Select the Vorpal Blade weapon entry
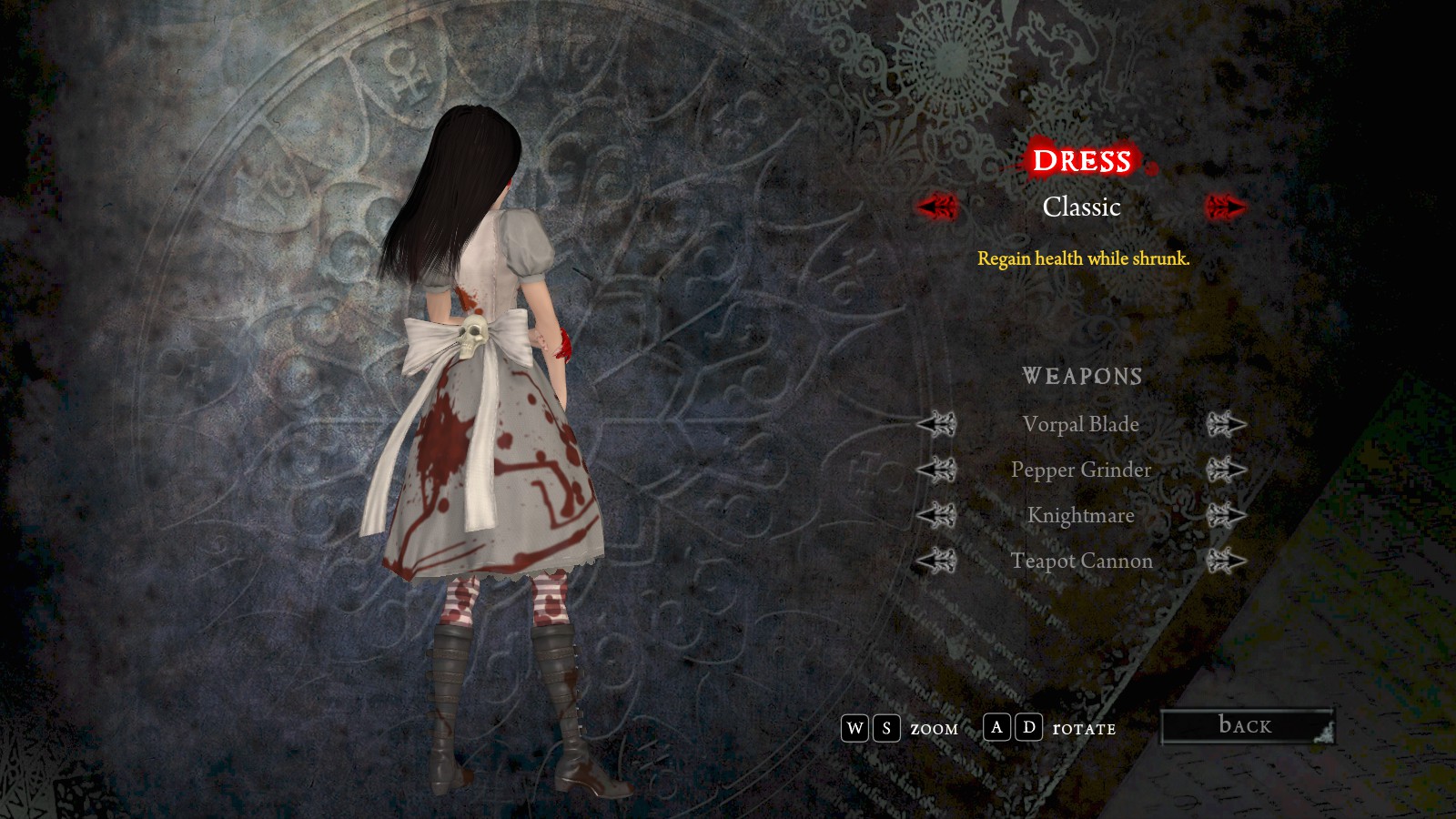This screenshot has width=1456, height=819. click(1081, 424)
